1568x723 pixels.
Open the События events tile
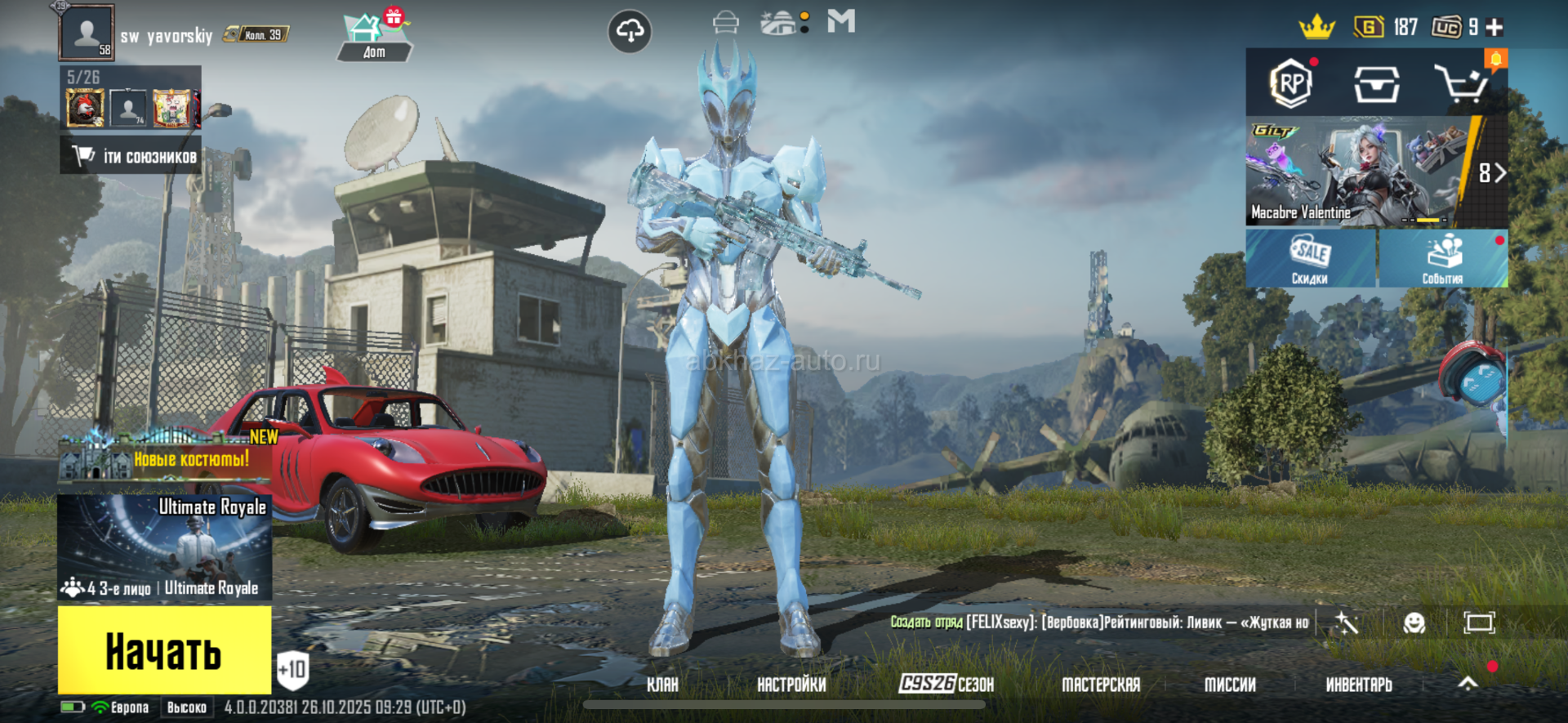click(x=1443, y=258)
